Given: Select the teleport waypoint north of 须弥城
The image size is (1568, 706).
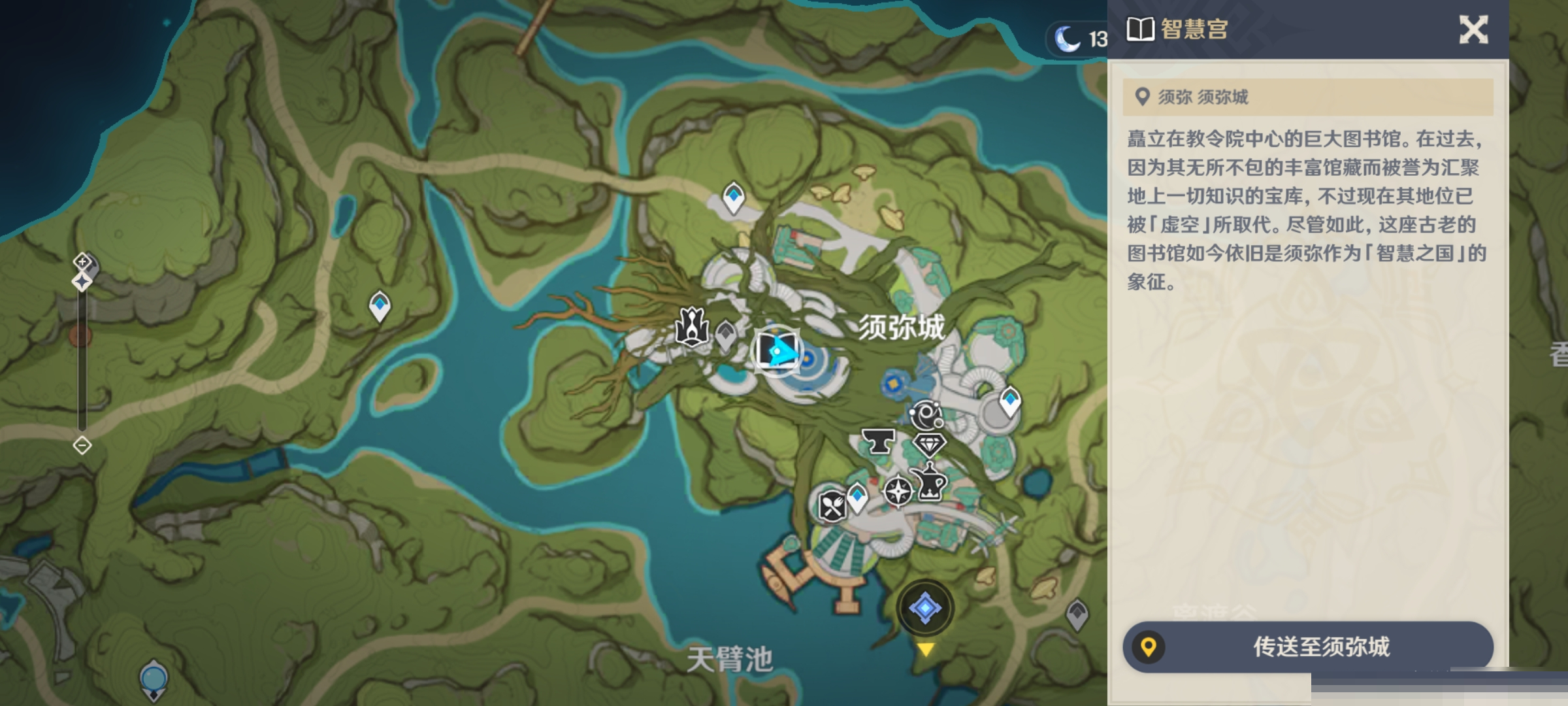Looking at the screenshot, I should pos(734,196).
